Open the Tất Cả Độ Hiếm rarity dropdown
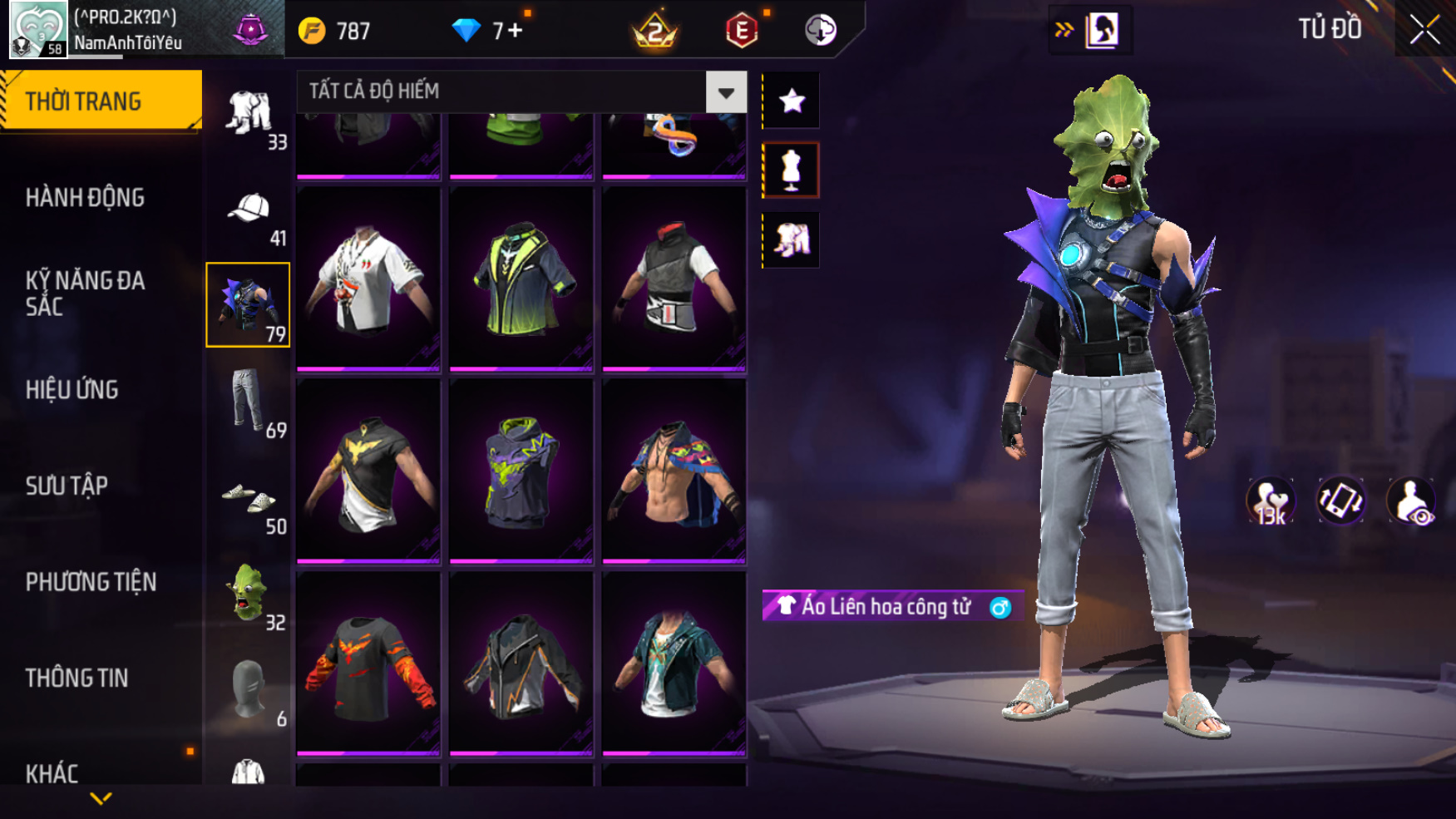Screen dimensions: 1456x819 (x=726, y=92)
